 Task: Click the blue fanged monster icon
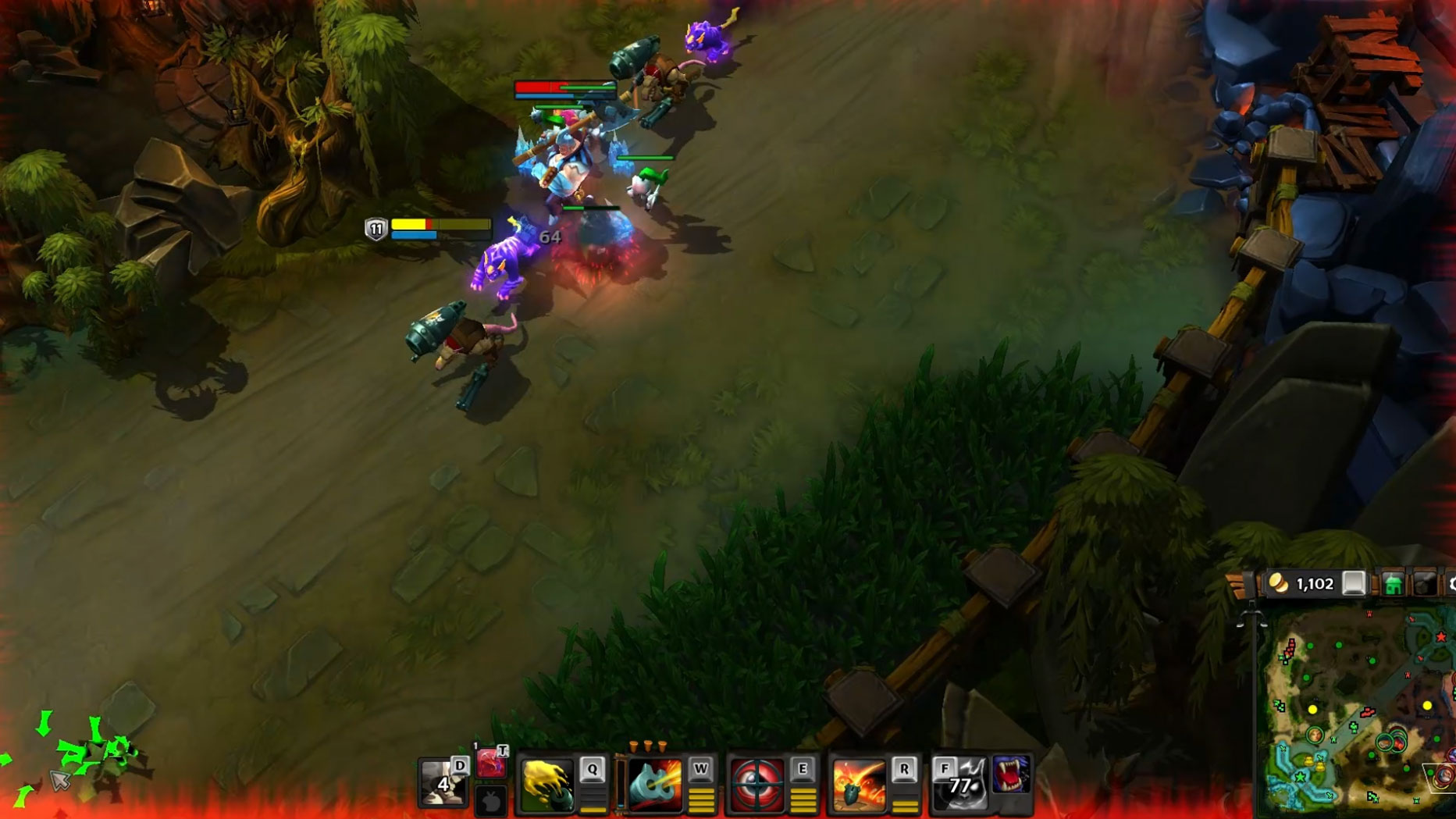tap(1012, 774)
